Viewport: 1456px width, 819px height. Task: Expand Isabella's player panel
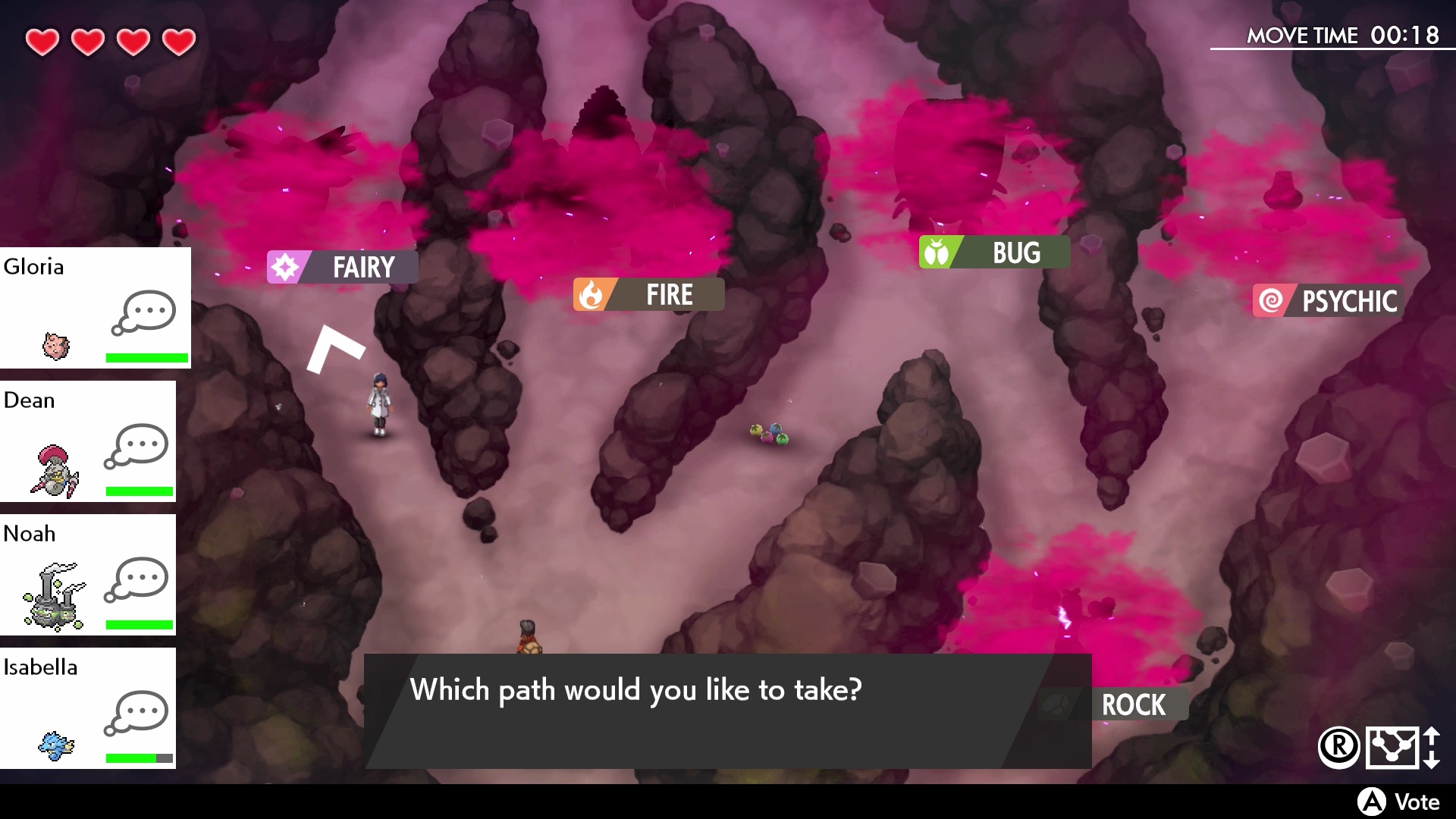[x=87, y=708]
